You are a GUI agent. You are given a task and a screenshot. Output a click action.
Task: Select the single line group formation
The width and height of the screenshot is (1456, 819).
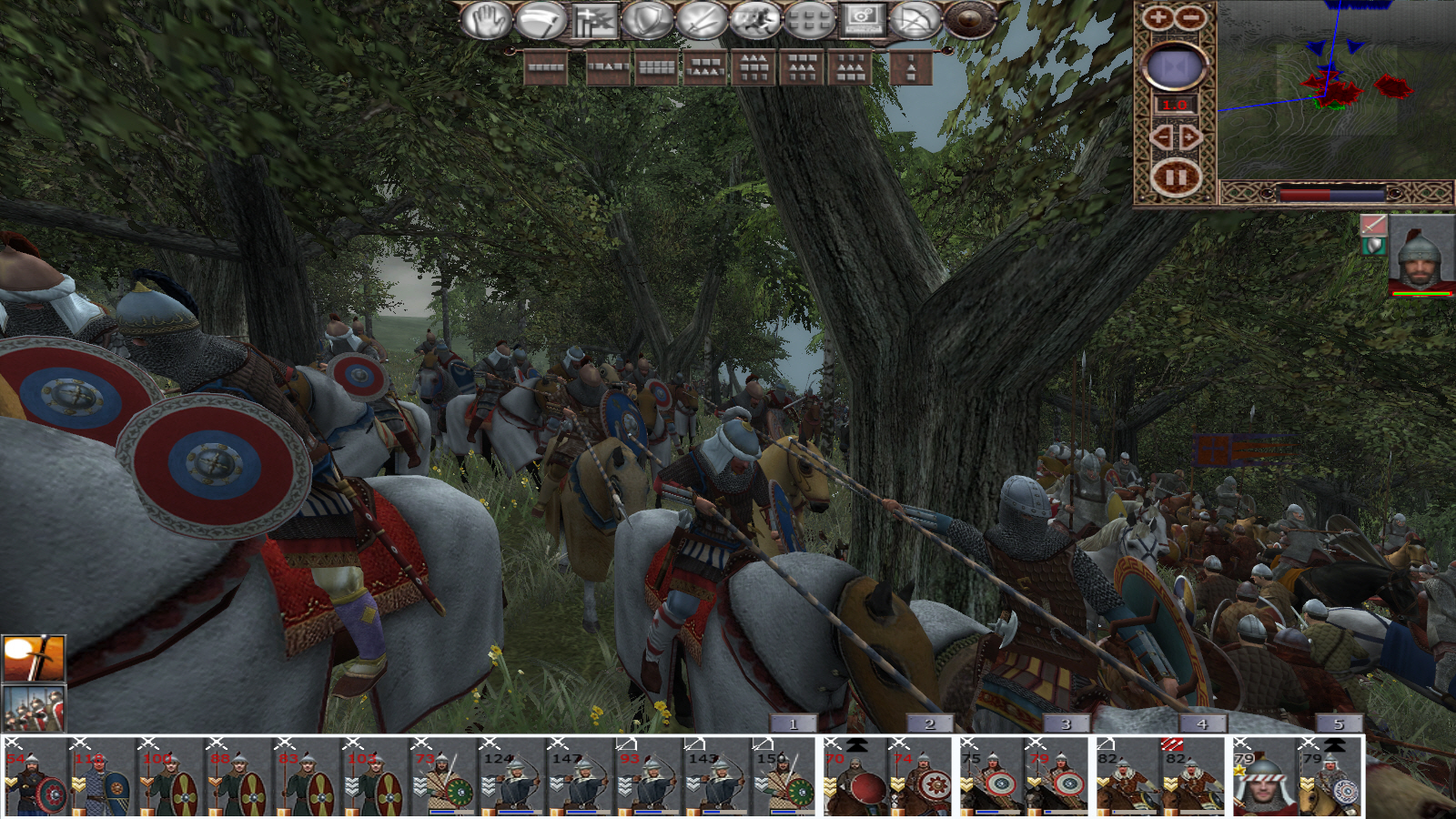click(x=546, y=67)
